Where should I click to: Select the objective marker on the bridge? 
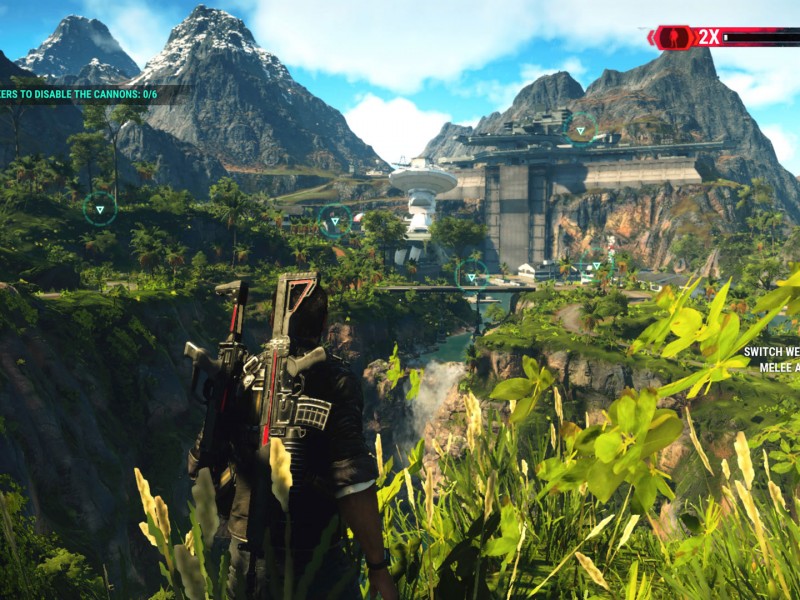tap(471, 277)
